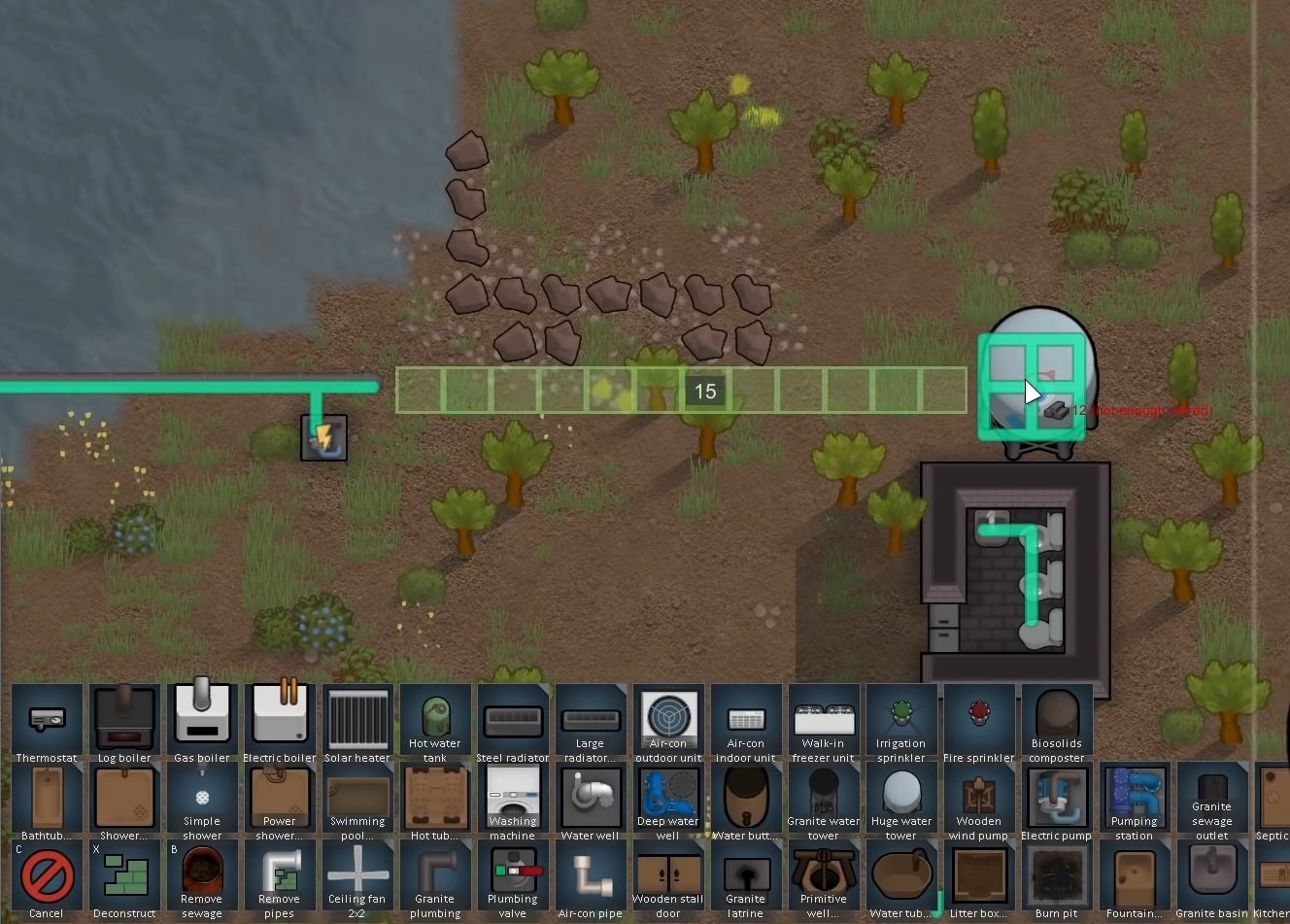
Task: Select the Gas boiler
Action: [202, 719]
